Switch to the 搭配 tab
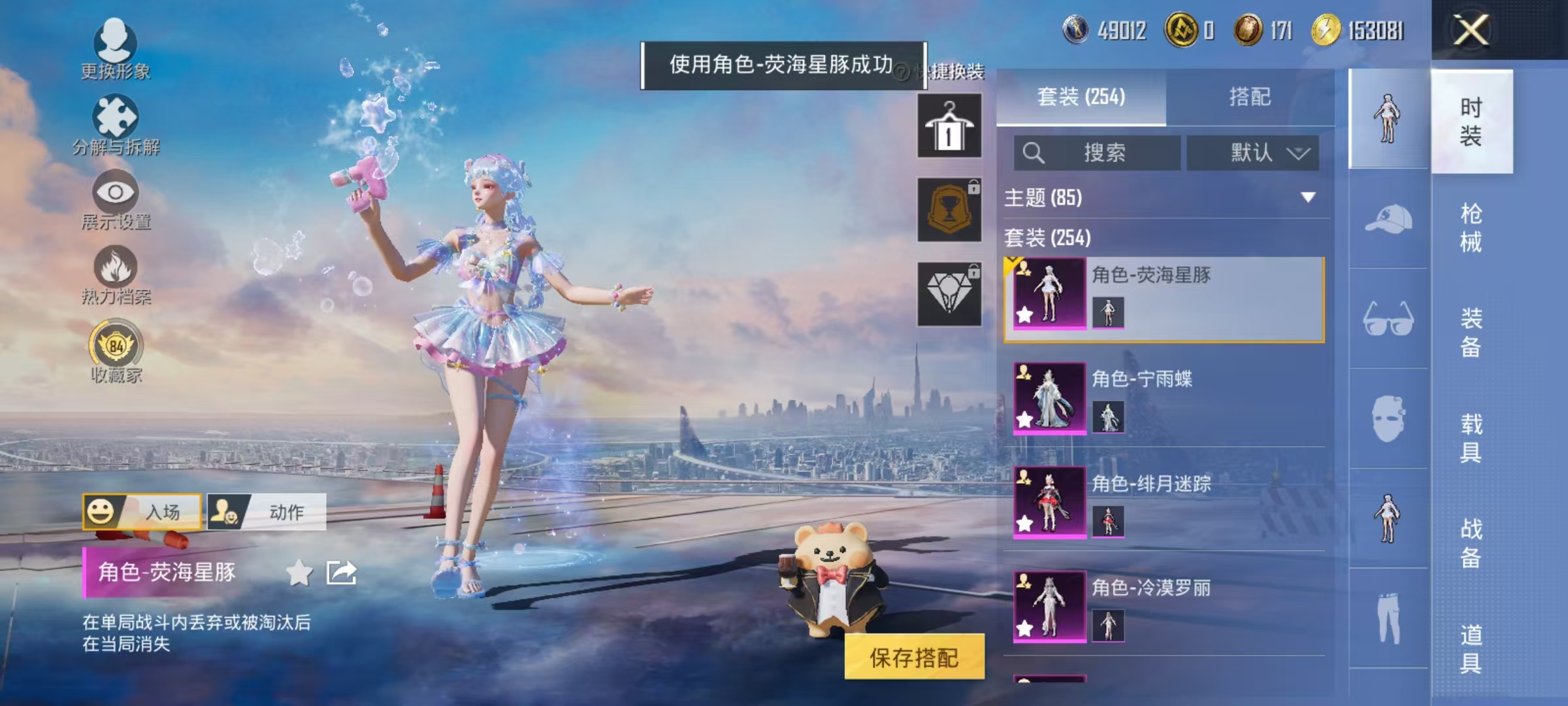The width and height of the screenshot is (1568, 706). (x=1252, y=97)
